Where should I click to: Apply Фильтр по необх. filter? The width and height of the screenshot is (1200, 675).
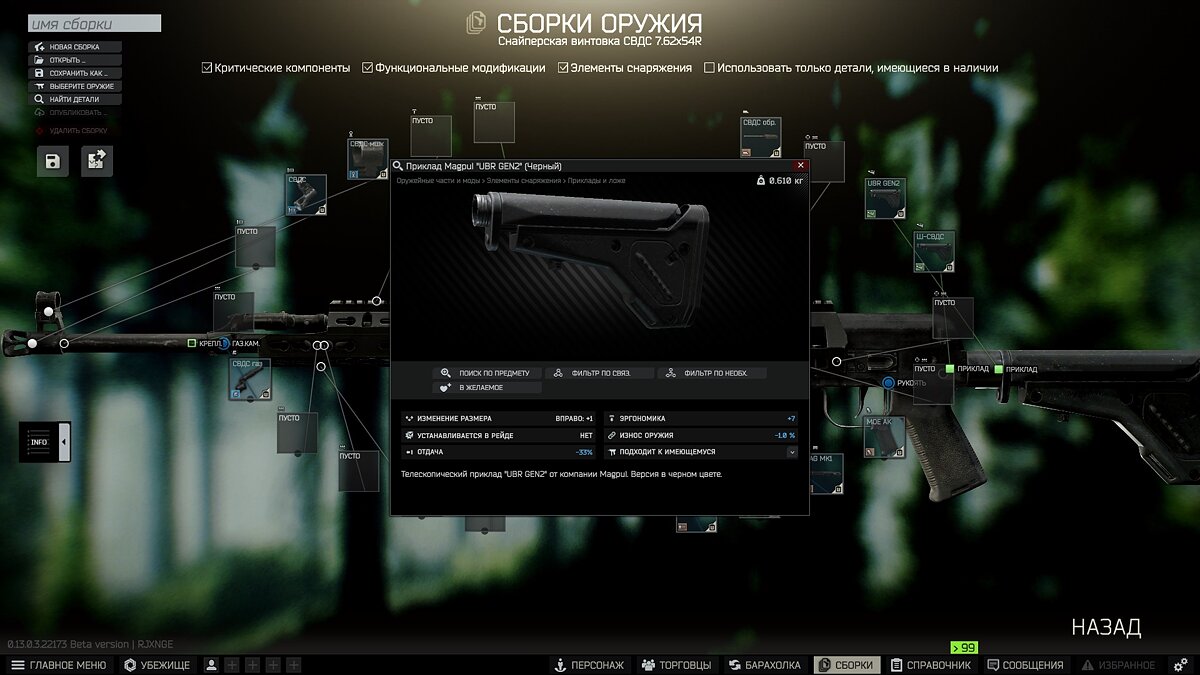[x=710, y=373]
